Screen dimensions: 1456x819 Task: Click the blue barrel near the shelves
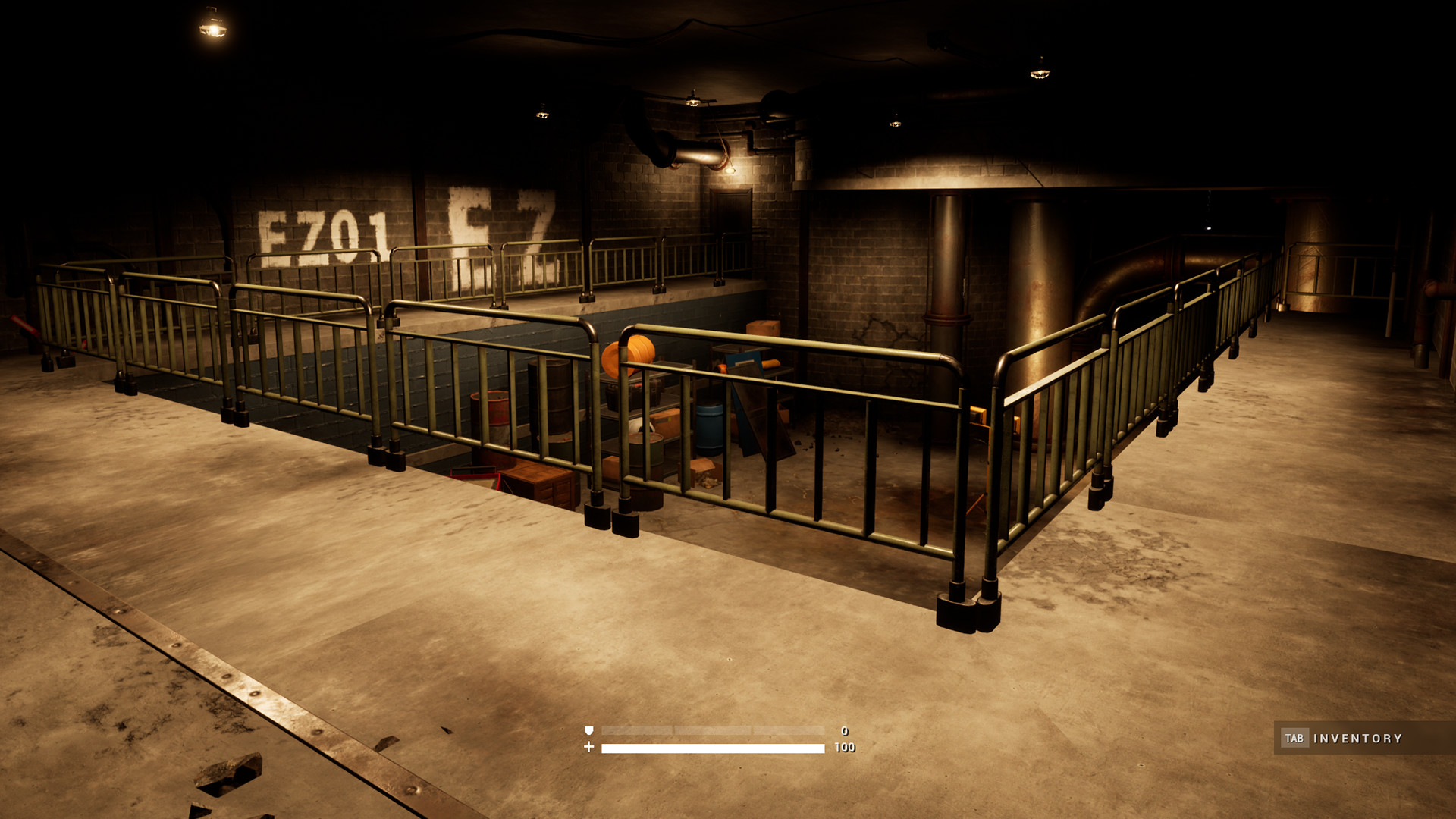click(x=710, y=428)
